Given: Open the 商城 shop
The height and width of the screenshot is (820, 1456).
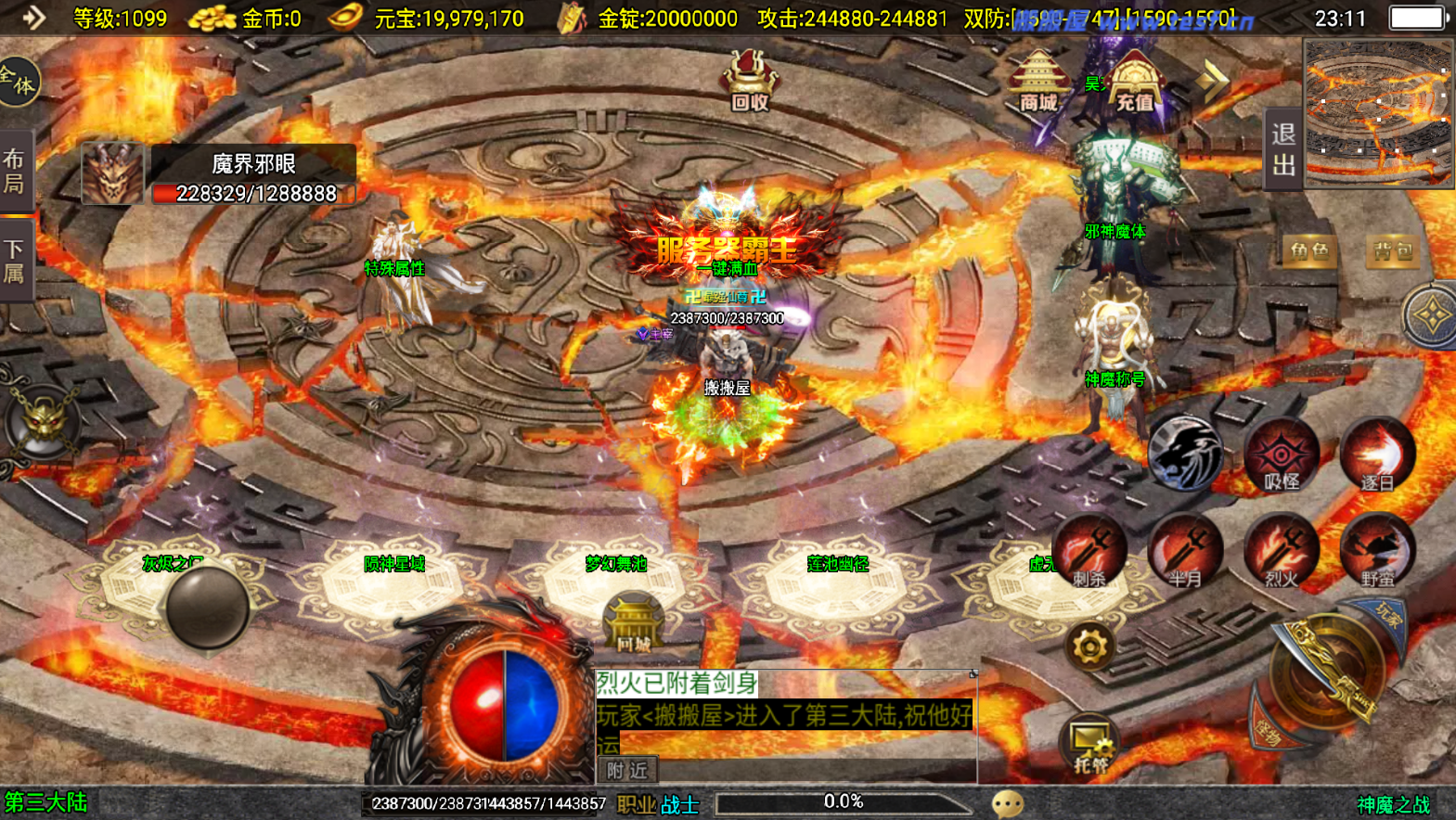Looking at the screenshot, I should 1037,82.
